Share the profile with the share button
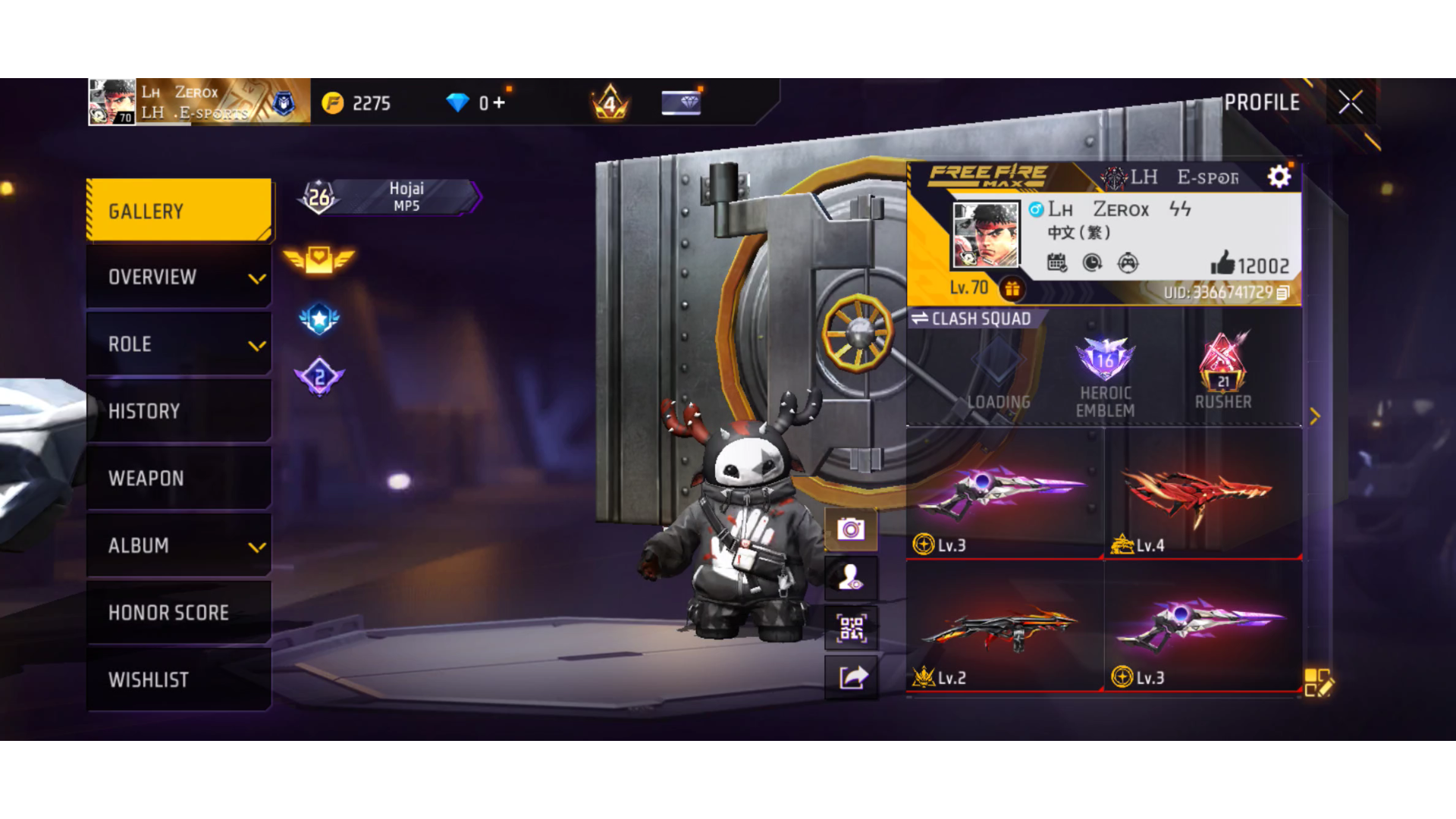This screenshot has height=819, width=1456. [852, 676]
